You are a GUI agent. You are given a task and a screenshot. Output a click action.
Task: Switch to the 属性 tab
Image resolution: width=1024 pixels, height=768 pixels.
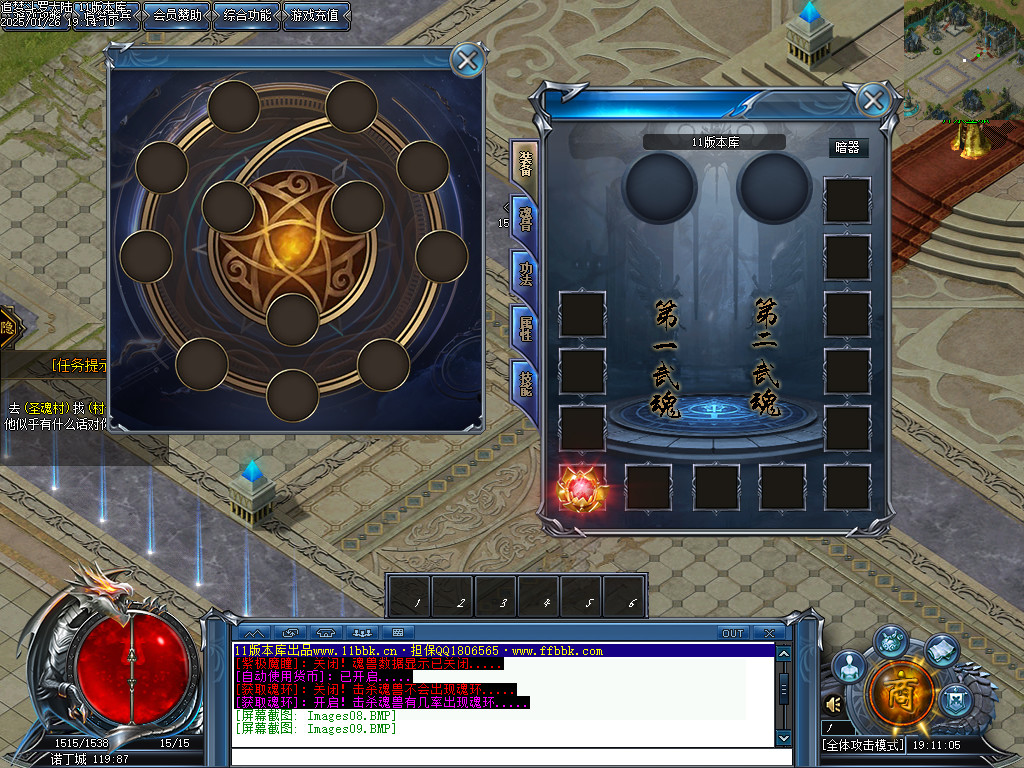(x=525, y=327)
